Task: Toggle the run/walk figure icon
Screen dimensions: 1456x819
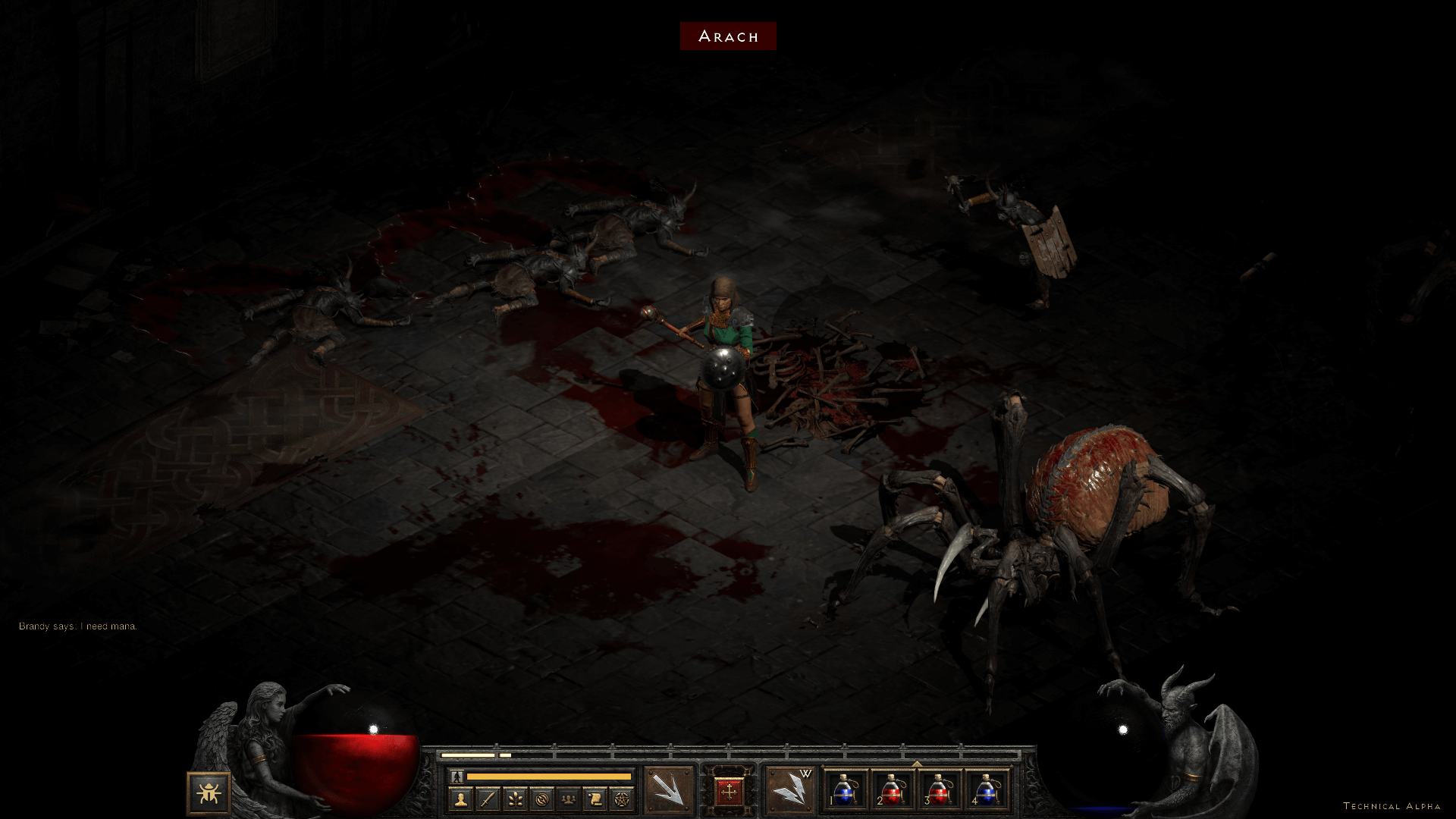Action: point(457,777)
